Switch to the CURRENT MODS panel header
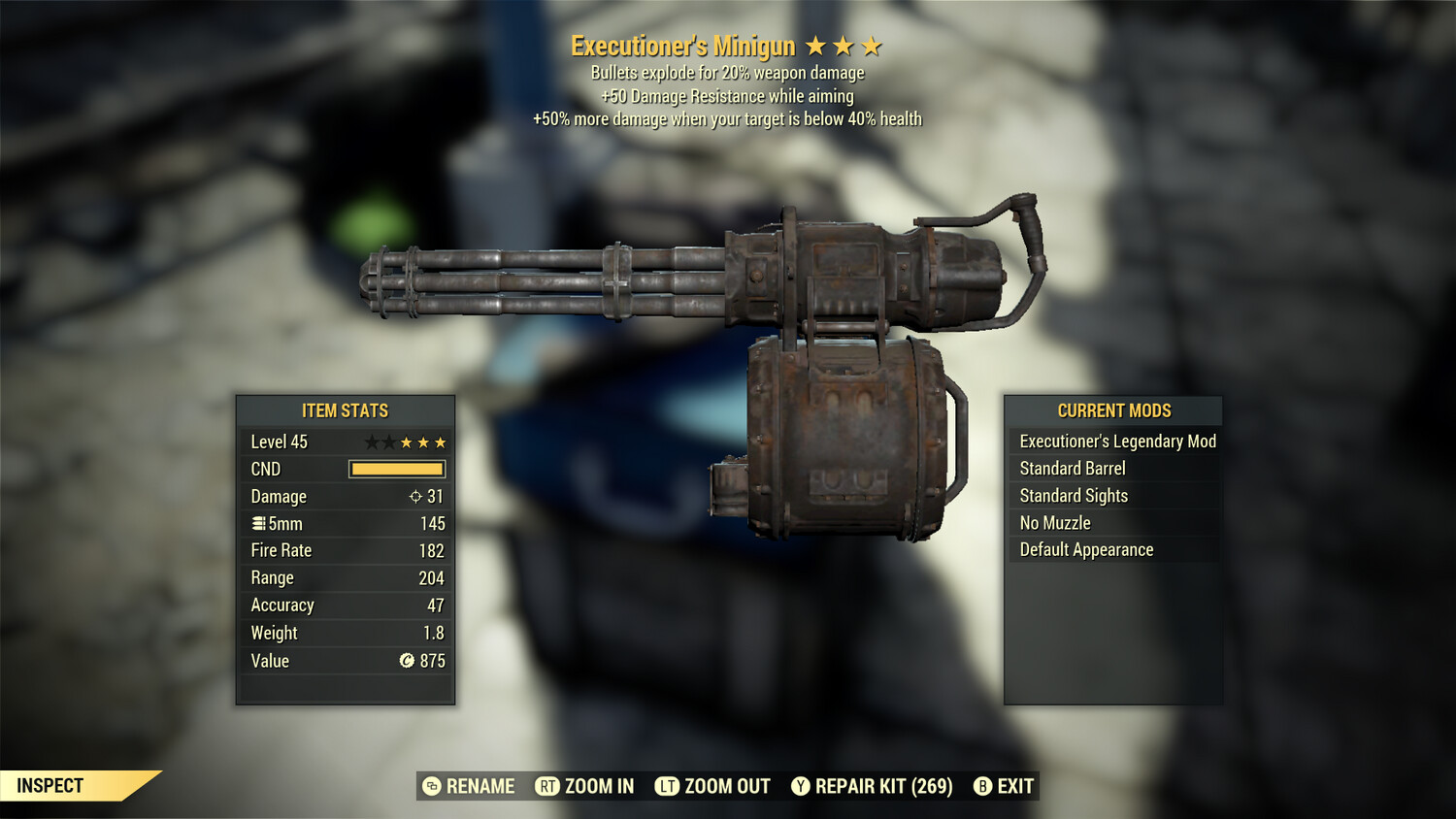Image resolution: width=1456 pixels, height=819 pixels. coord(1113,409)
